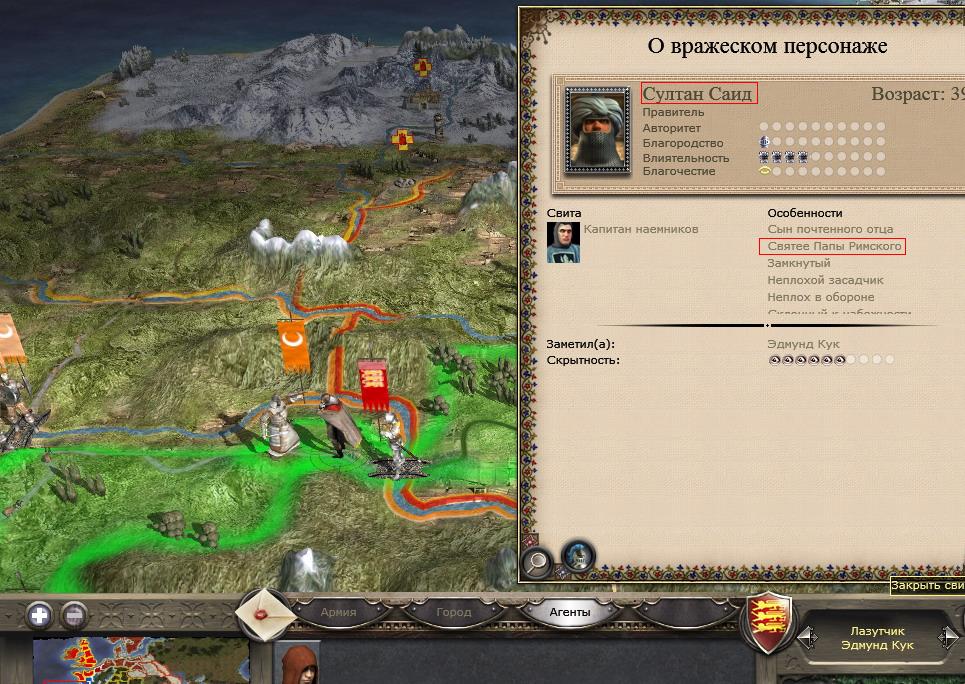Image resolution: width=965 pixels, height=684 pixels.
Task: Click the Неплох в обороне trait
Action: (x=820, y=297)
